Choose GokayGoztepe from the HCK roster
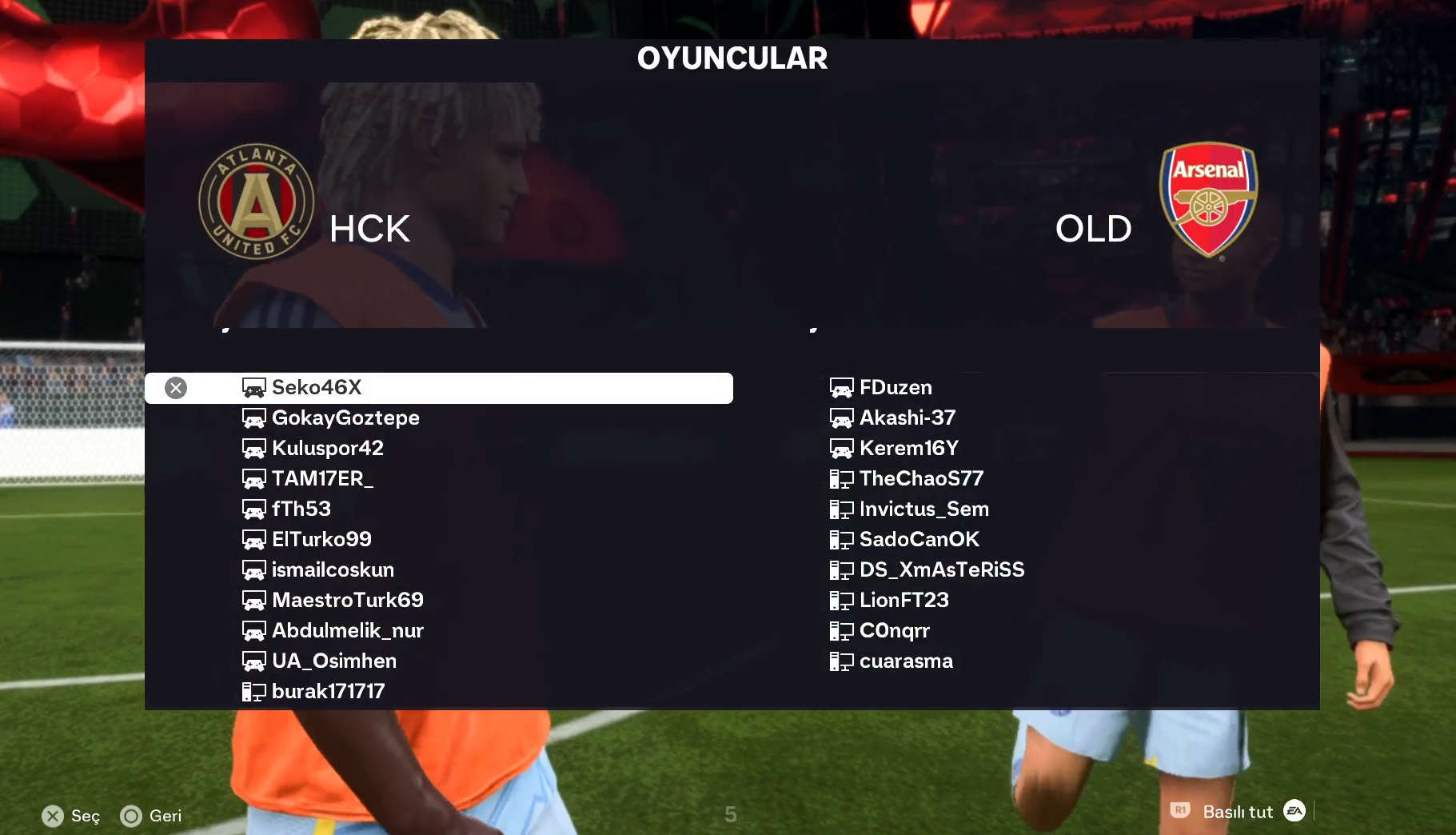 [345, 418]
